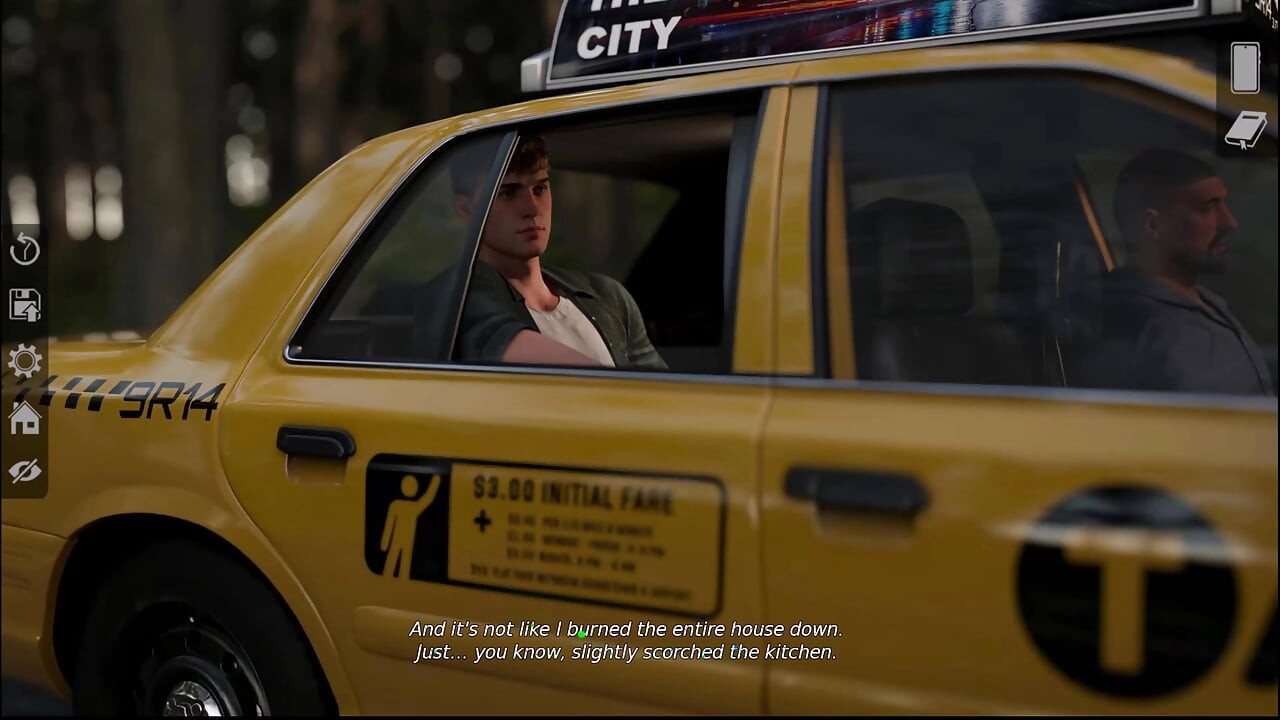Return to main menu via house icon
The image size is (1280, 720).
tap(25, 417)
